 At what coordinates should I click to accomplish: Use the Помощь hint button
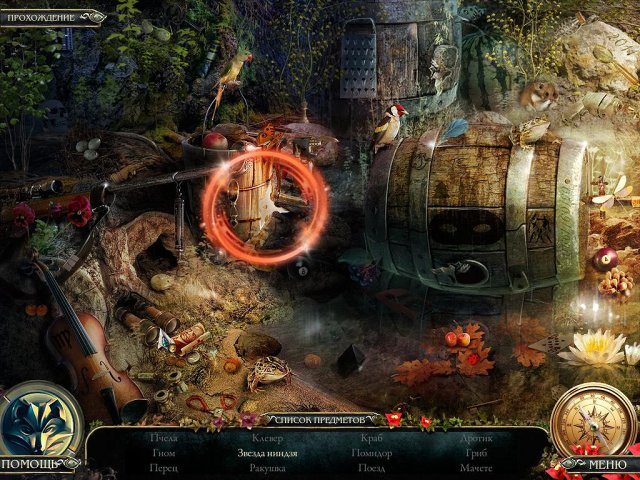(42, 464)
